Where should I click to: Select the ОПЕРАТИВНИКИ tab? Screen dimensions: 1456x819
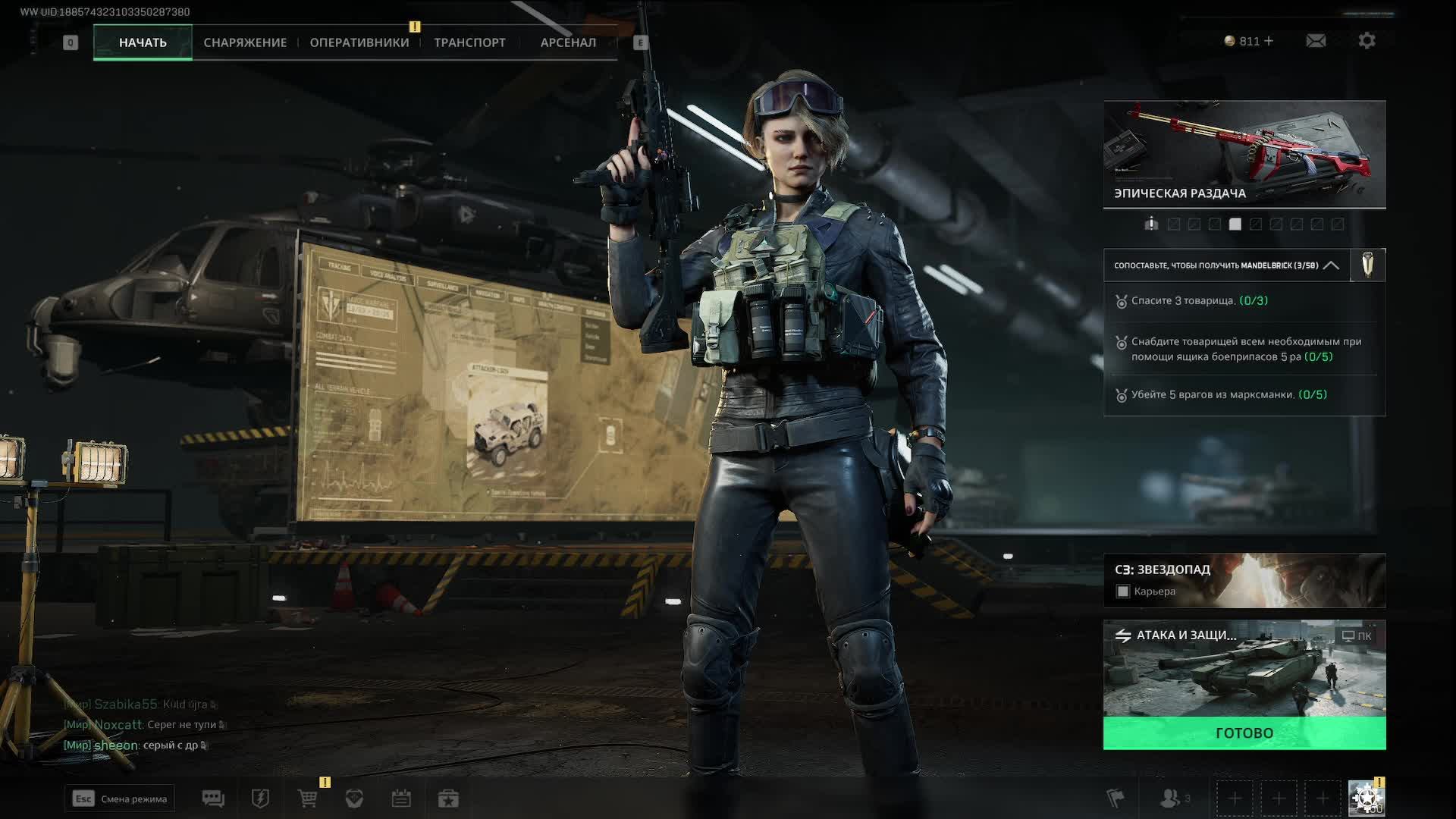tap(359, 42)
